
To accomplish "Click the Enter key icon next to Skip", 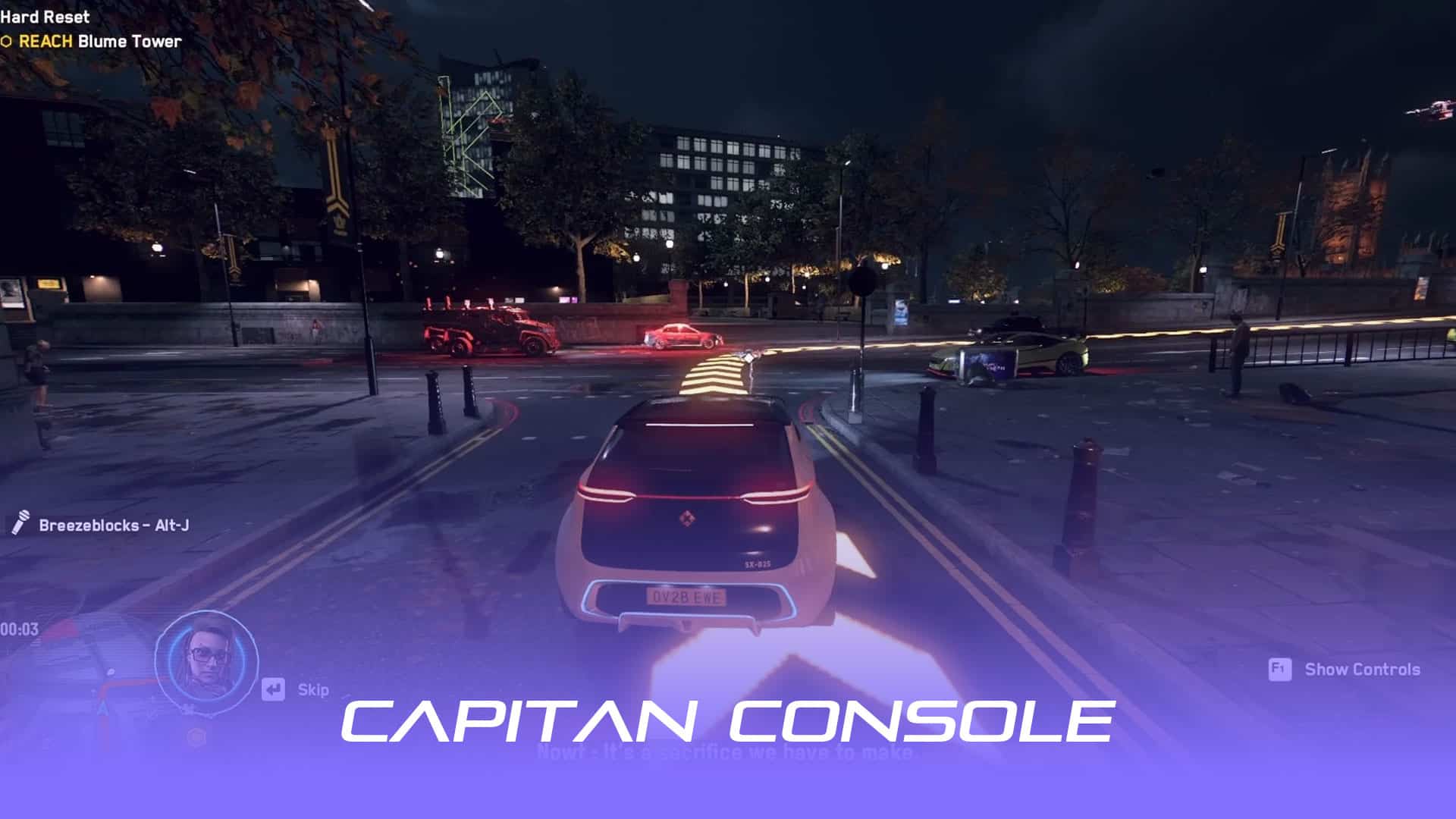I will click(273, 689).
